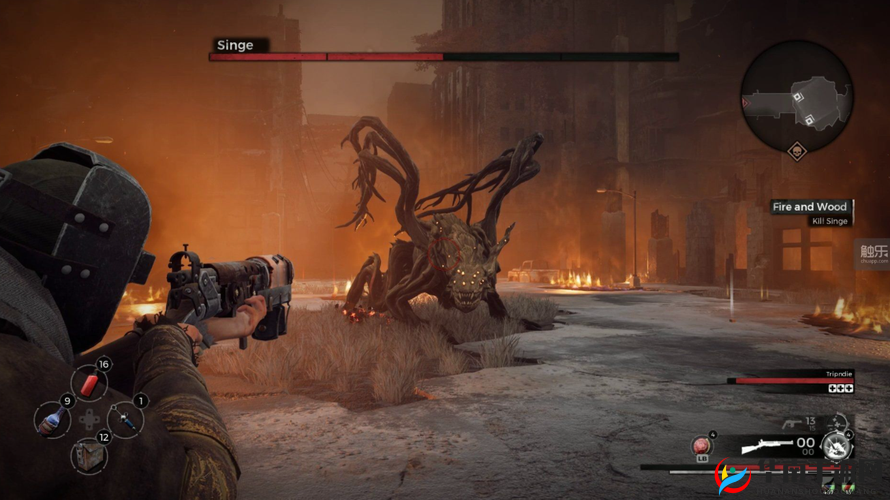The width and height of the screenshot is (890, 500).
Task: Open the Fire and Wood objective tracker
Action: (x=810, y=207)
